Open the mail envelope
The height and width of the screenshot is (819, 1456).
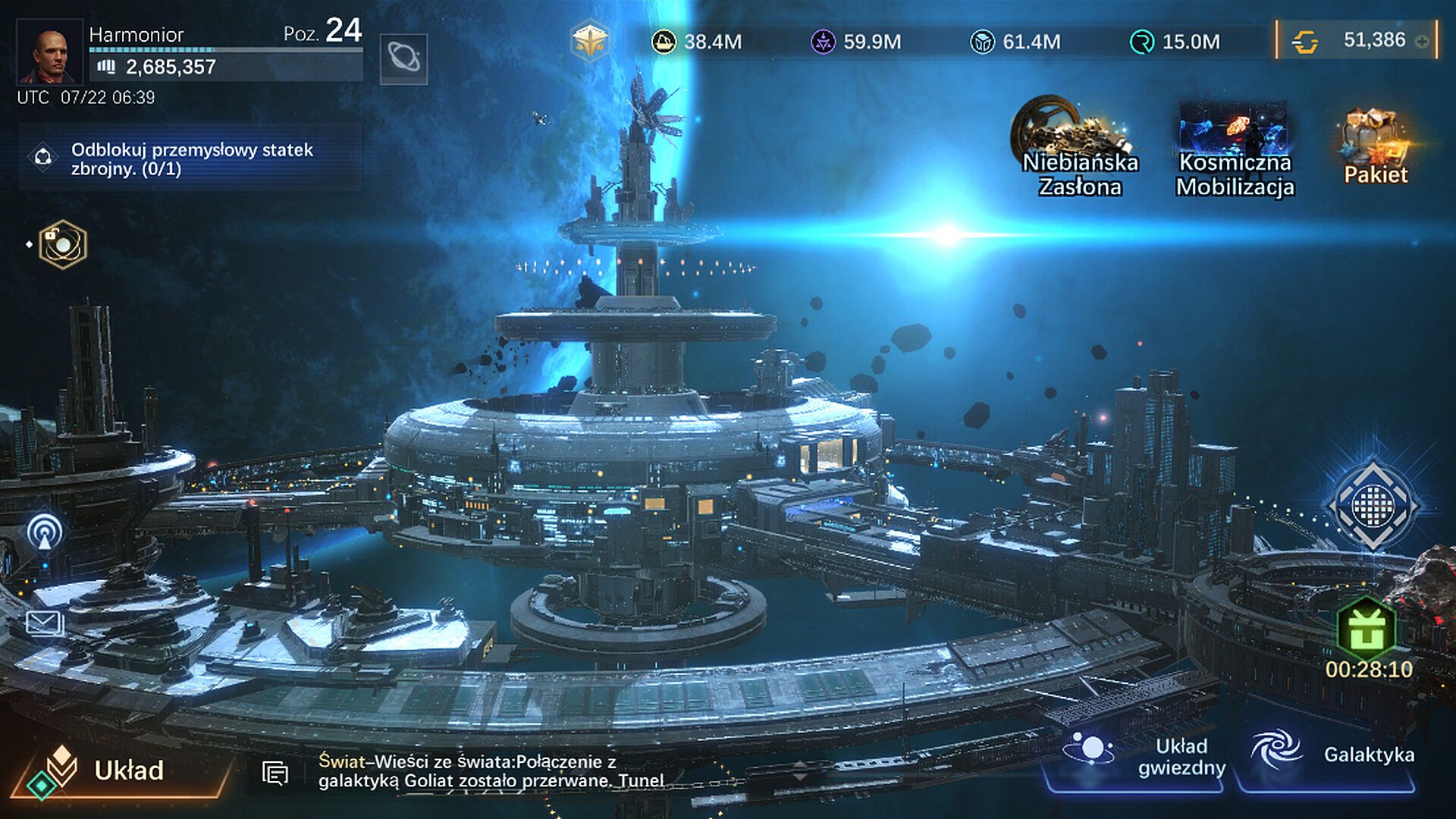tap(45, 623)
